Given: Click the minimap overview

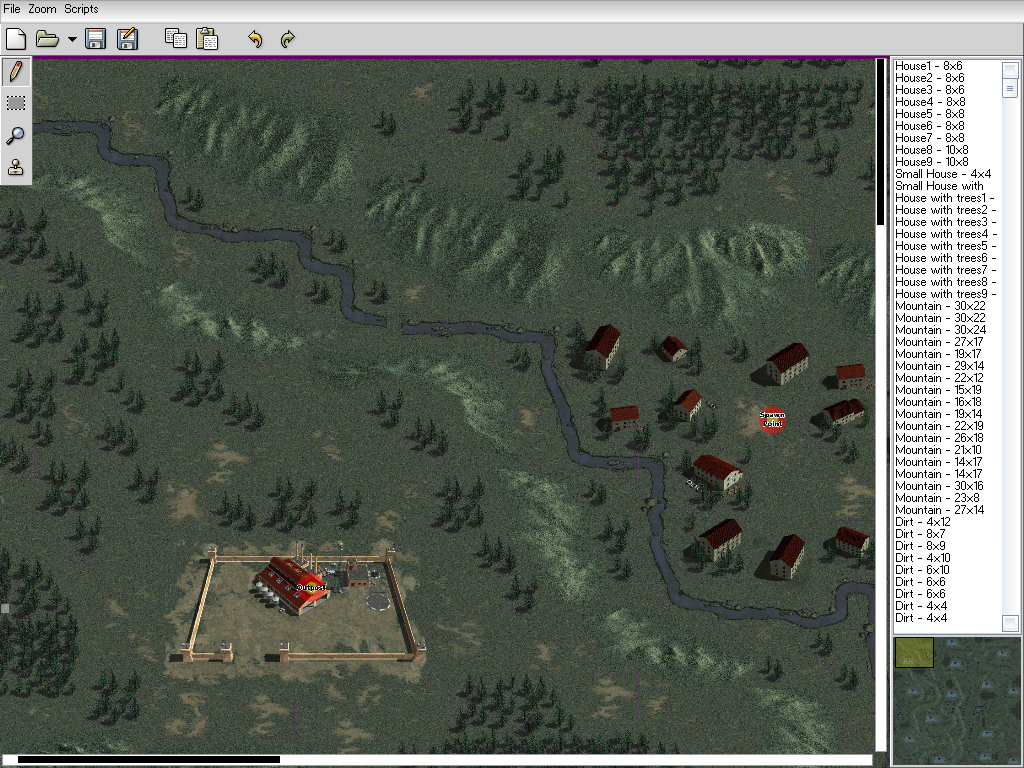Looking at the screenshot, I should (x=957, y=700).
